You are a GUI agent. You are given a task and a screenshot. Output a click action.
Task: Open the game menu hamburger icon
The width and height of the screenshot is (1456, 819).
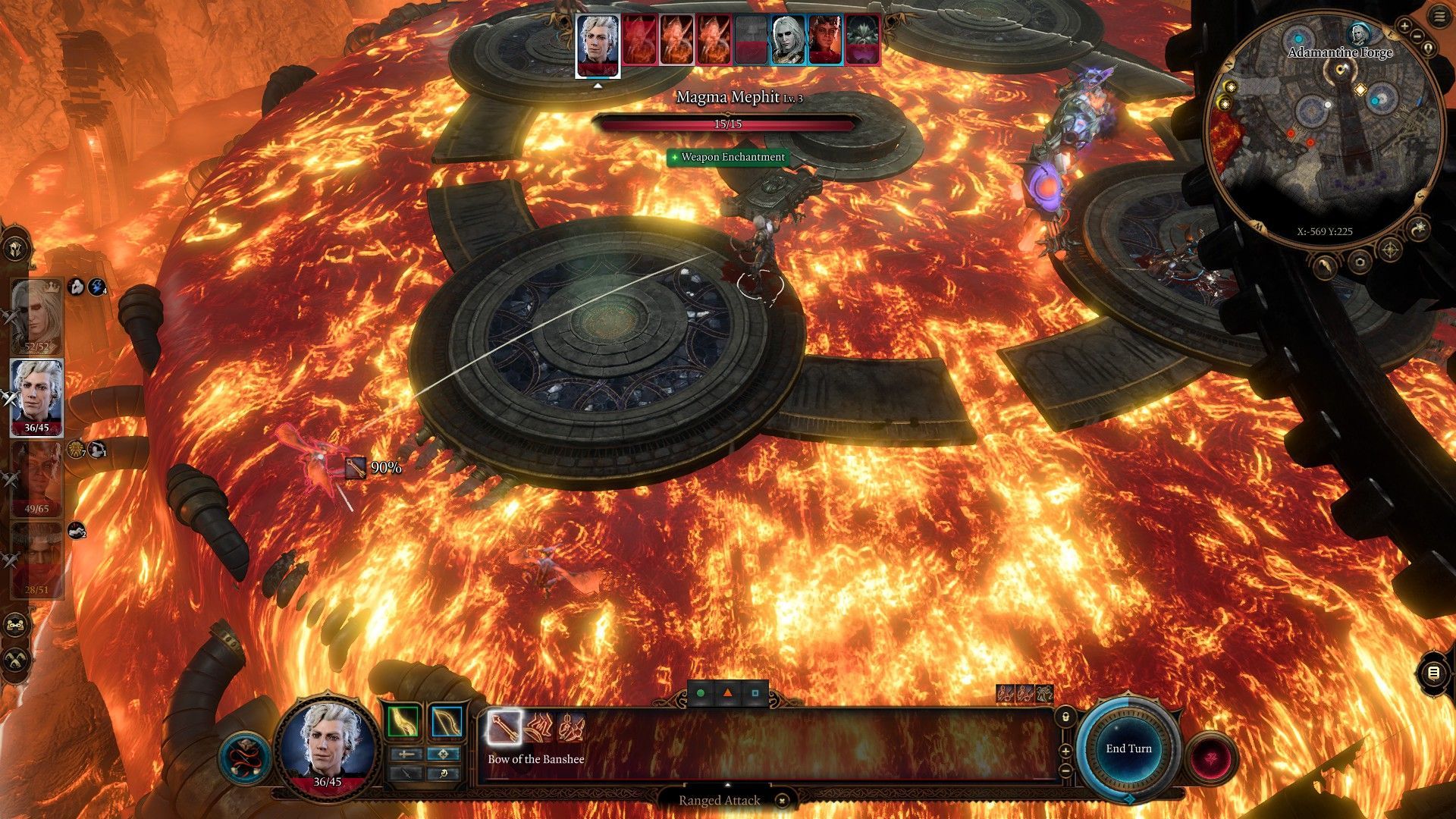click(1439, 17)
